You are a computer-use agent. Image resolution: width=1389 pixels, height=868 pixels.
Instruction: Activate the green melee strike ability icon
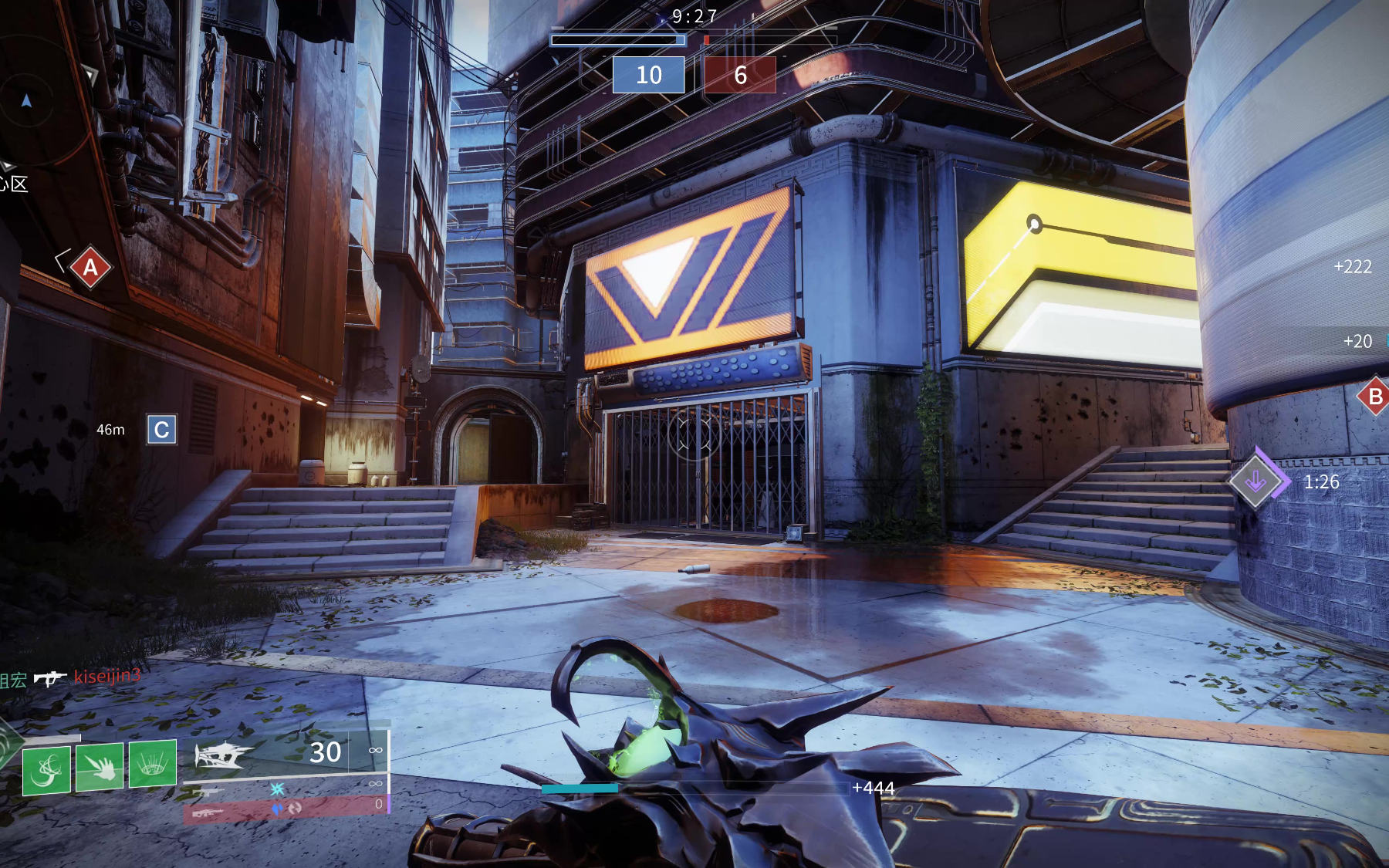100,766
